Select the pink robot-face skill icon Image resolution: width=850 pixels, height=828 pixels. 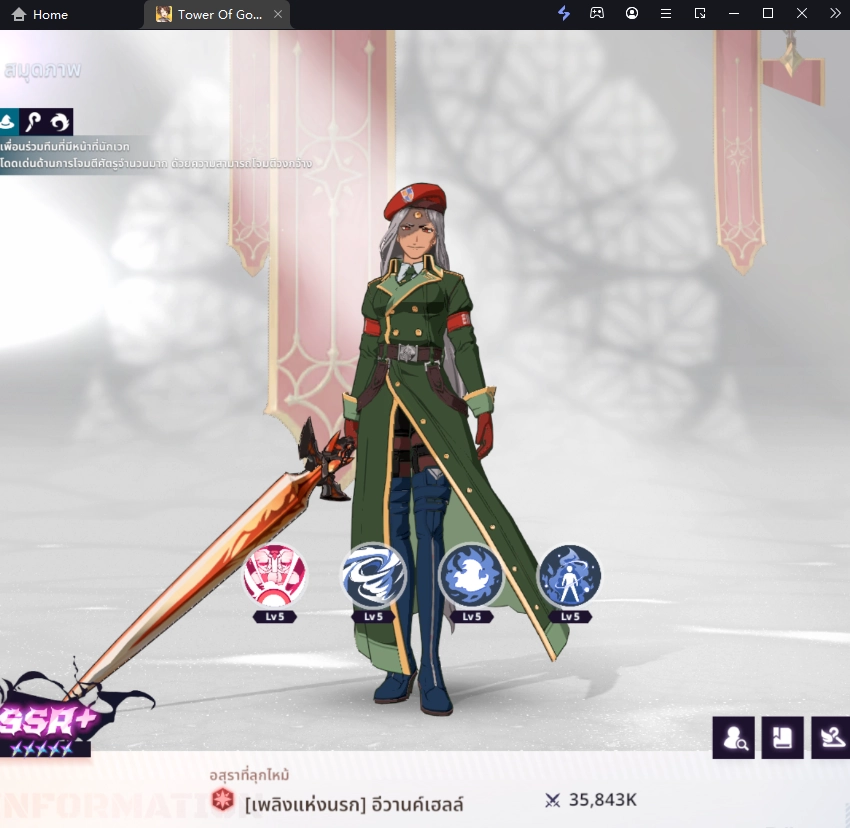click(275, 575)
